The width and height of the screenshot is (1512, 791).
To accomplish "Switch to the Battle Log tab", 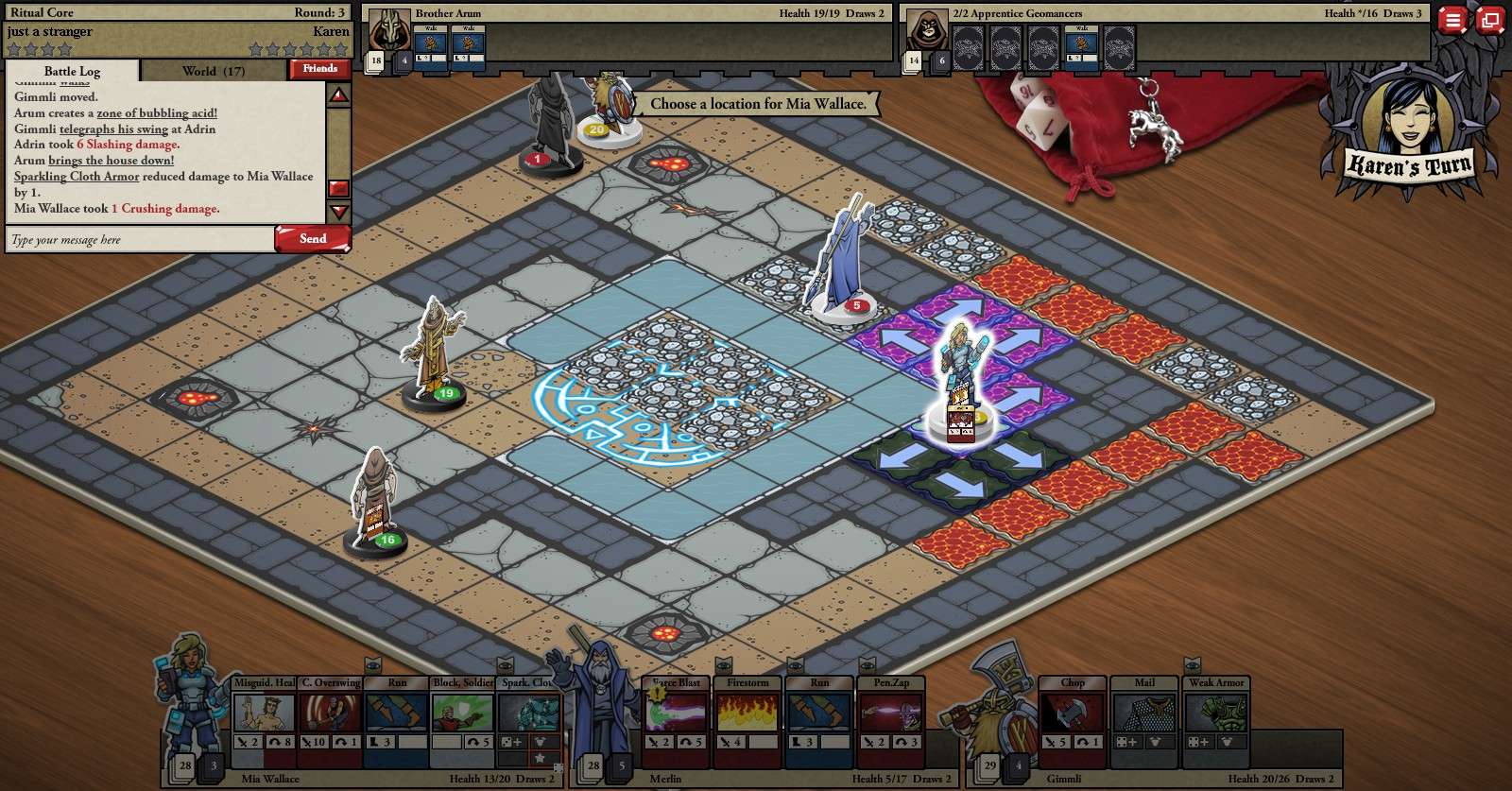I will click(x=72, y=71).
